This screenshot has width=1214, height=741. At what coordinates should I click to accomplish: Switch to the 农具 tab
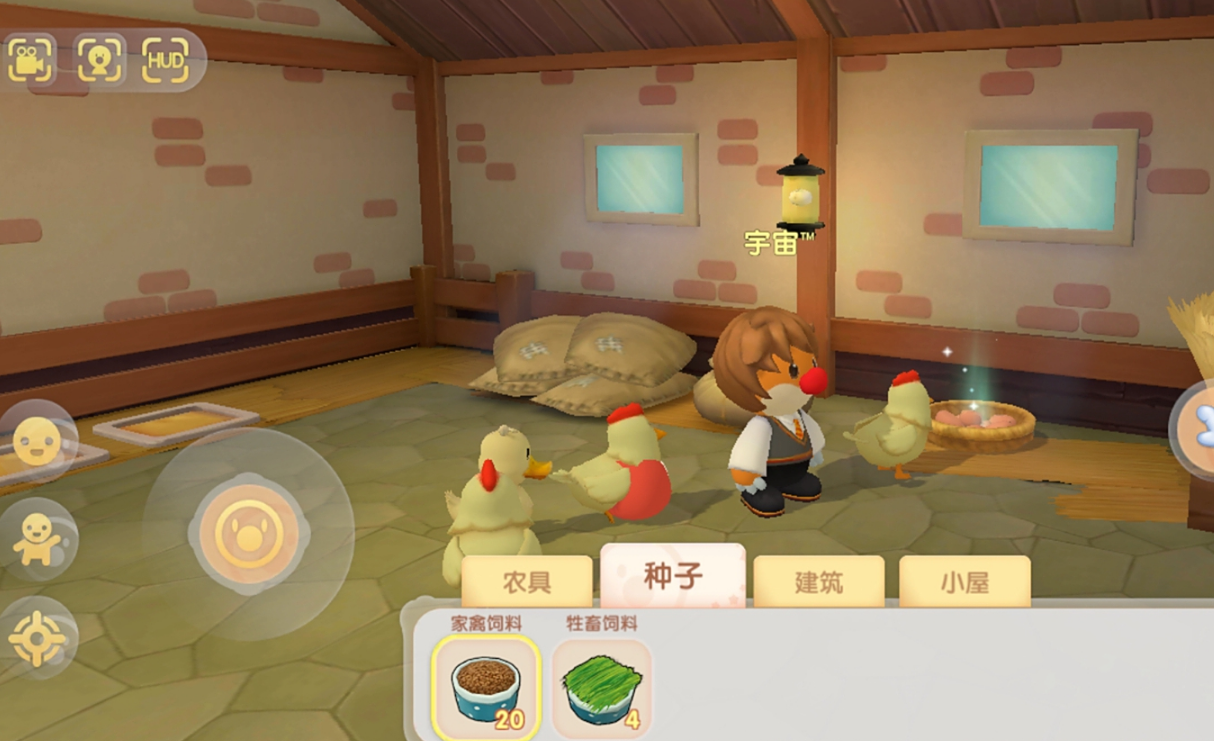point(527,582)
